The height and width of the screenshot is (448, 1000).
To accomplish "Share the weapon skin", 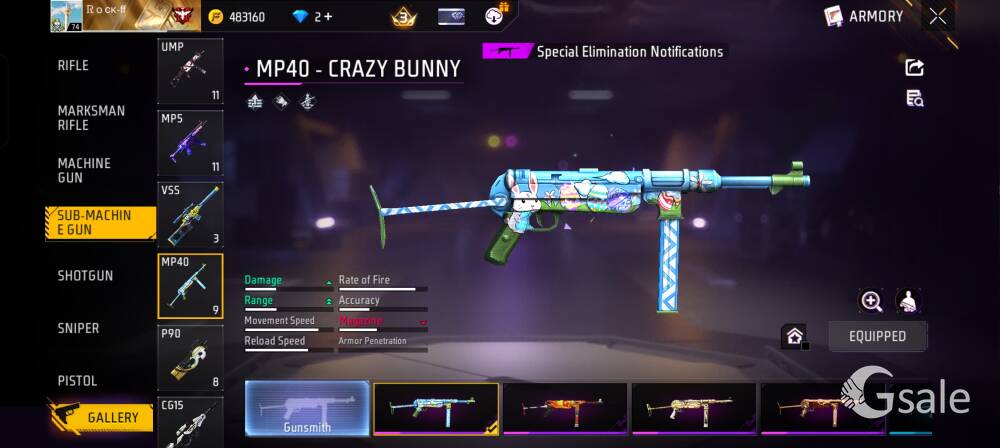I will tap(914, 67).
